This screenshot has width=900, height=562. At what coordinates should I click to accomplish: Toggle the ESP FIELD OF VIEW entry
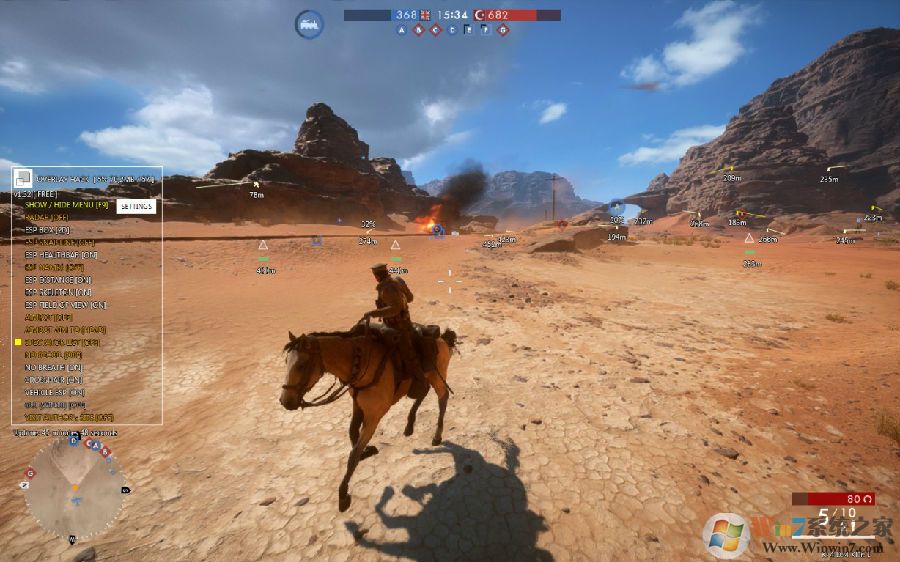click(x=65, y=305)
